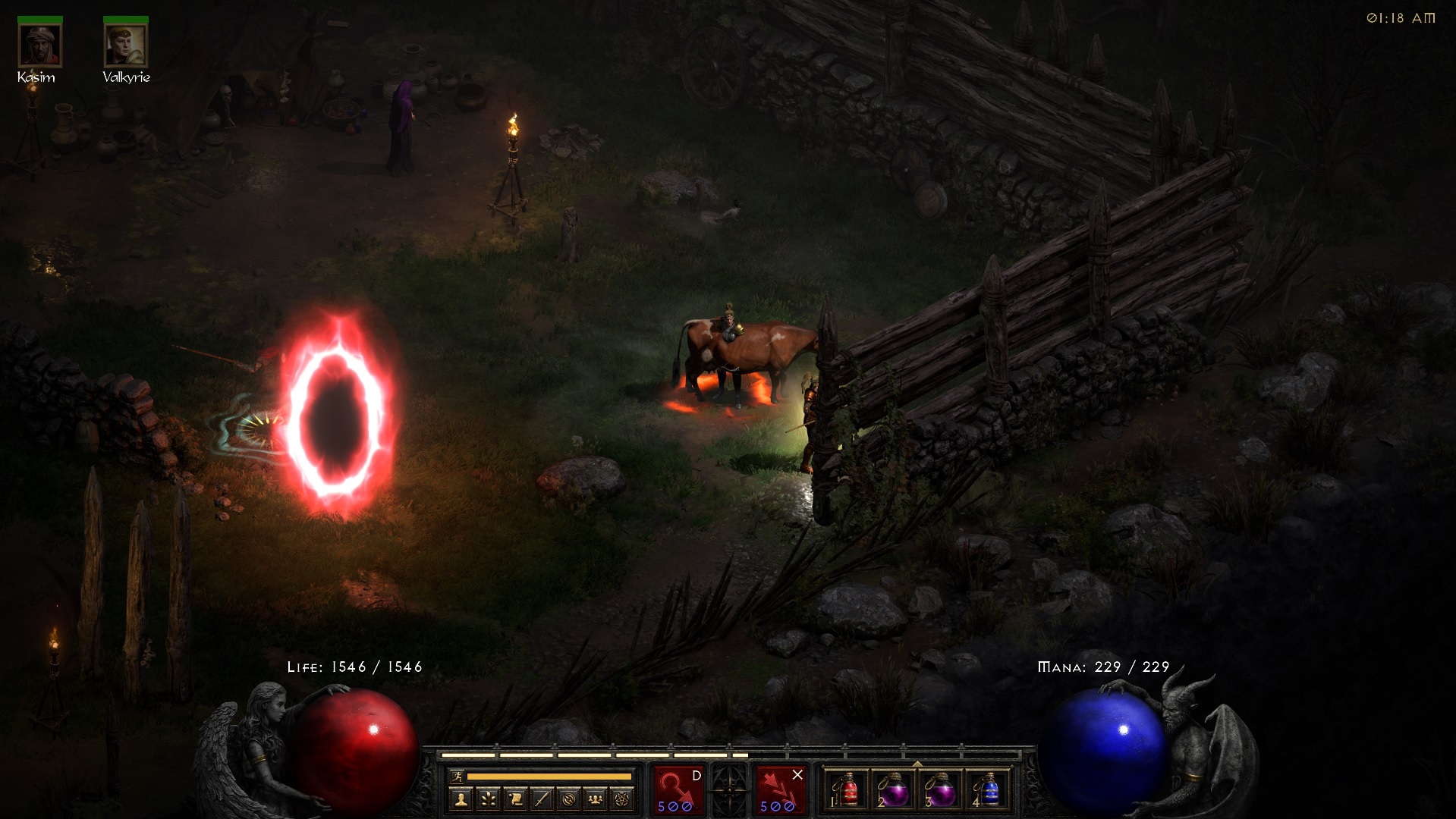The width and height of the screenshot is (1456, 819).
Task: Click the round swirl emblem menu icon
Action: tap(569, 799)
